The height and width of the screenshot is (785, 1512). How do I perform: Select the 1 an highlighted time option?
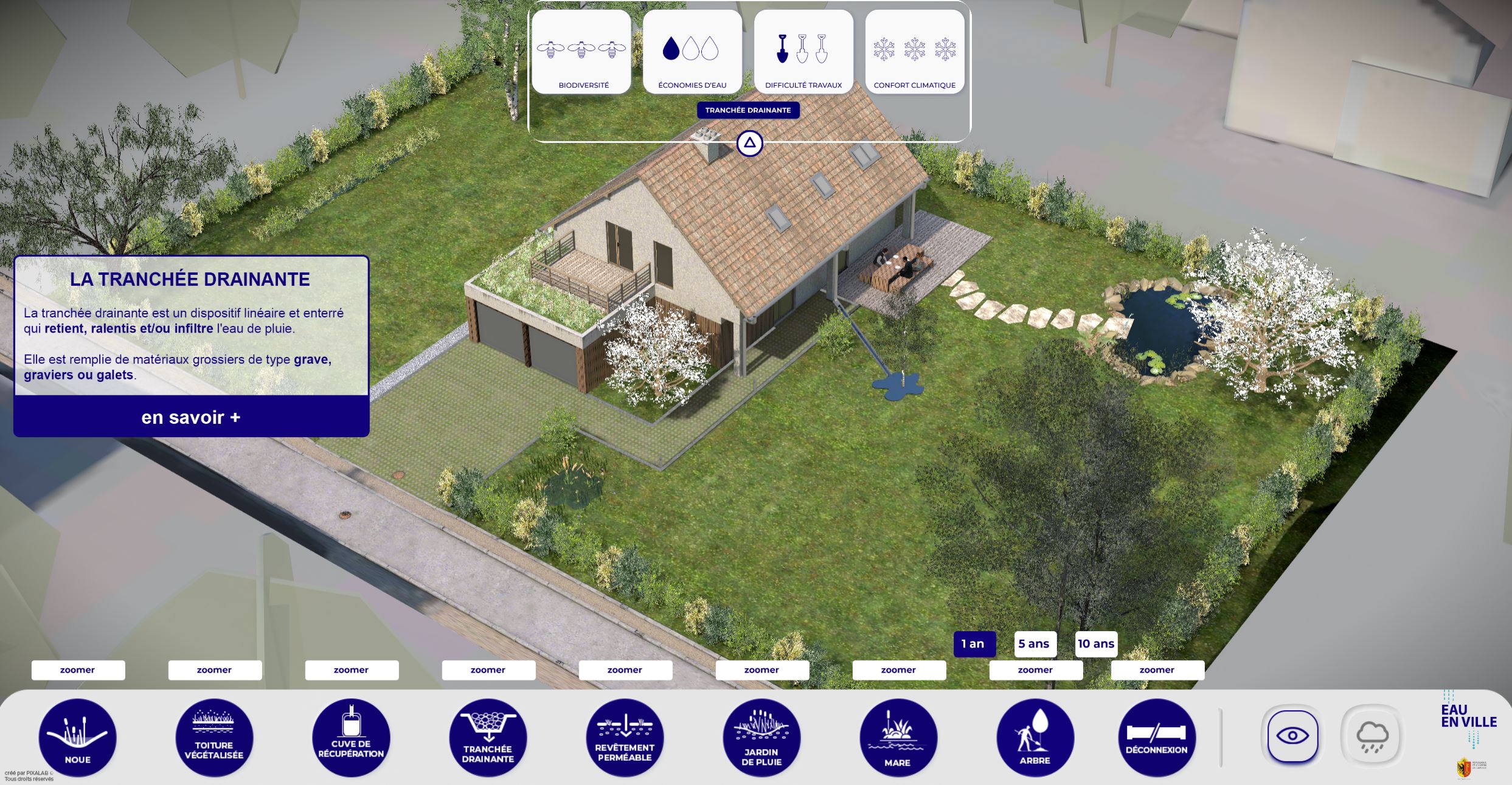click(975, 643)
